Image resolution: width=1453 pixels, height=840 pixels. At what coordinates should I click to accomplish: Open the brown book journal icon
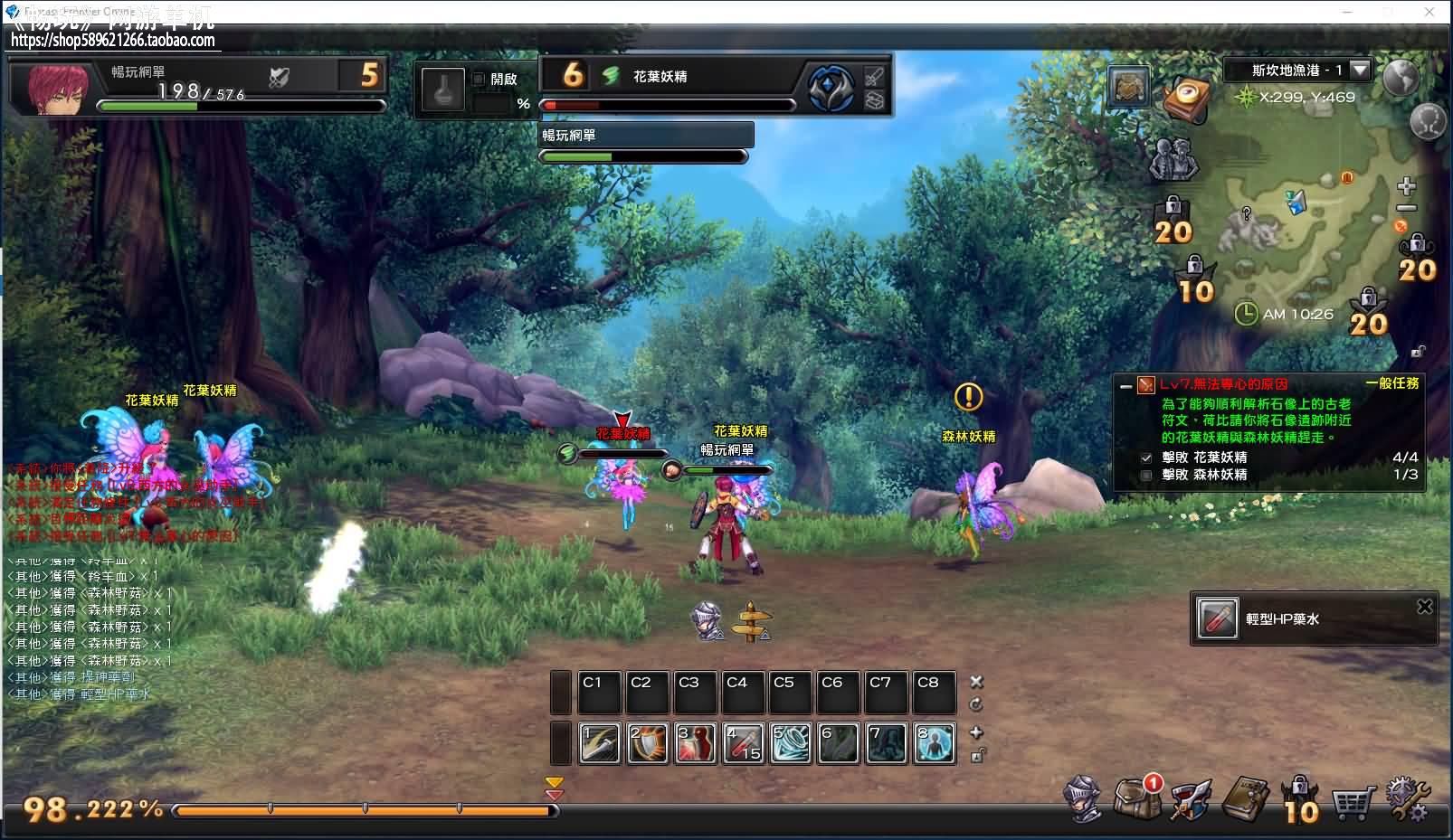[x=1246, y=798]
